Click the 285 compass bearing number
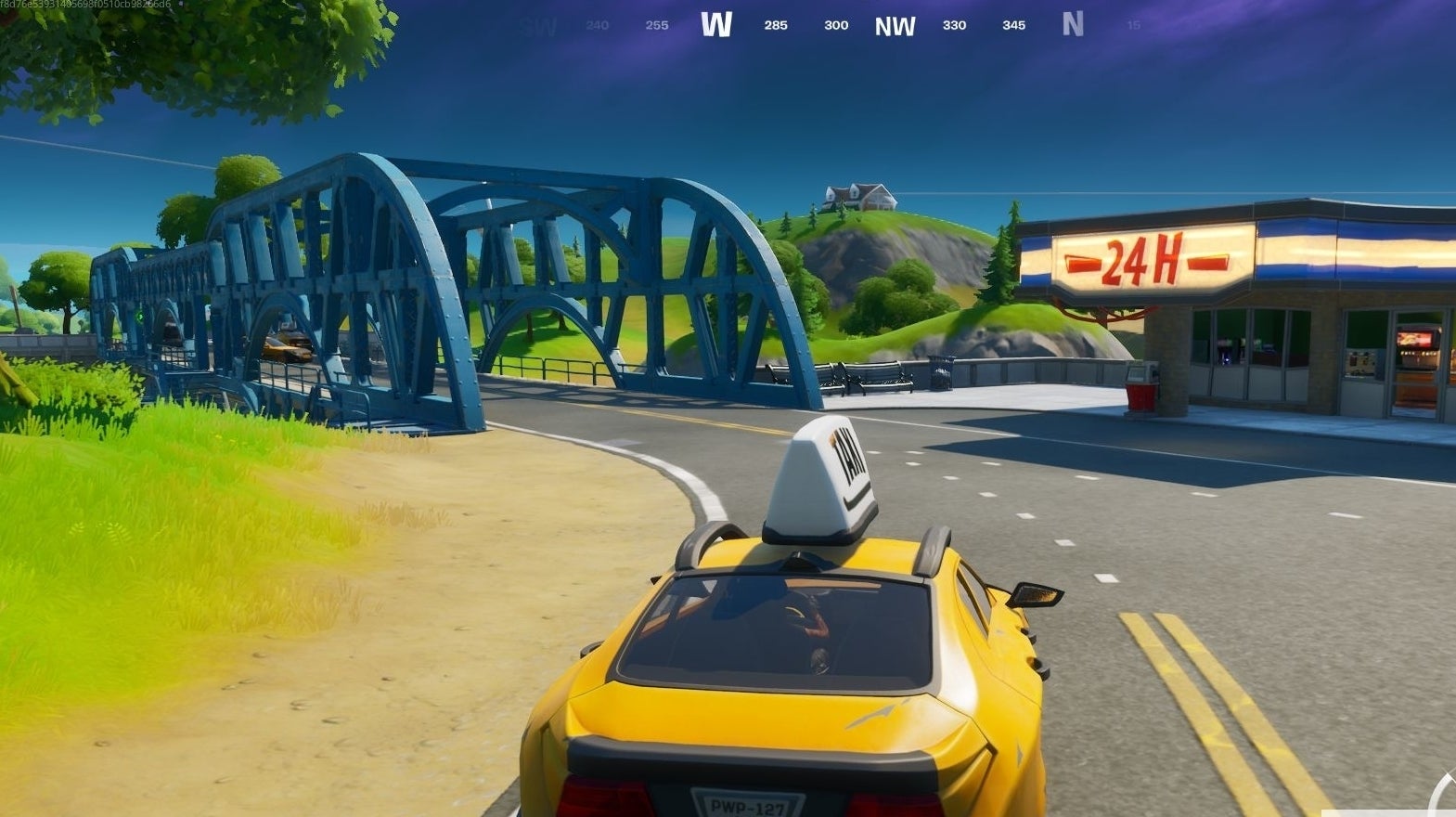 point(774,26)
